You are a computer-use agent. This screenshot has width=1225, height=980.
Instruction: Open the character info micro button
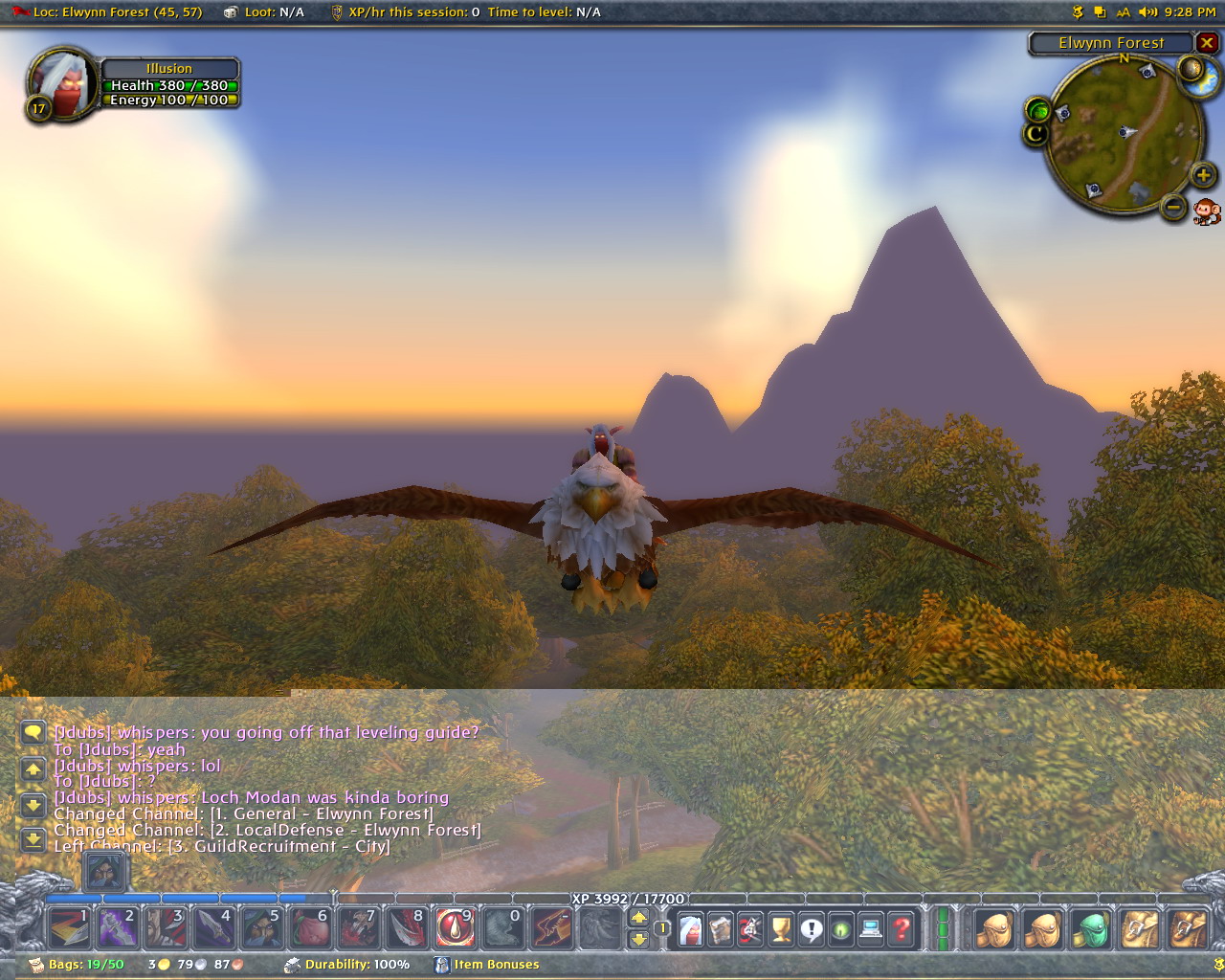[x=690, y=928]
